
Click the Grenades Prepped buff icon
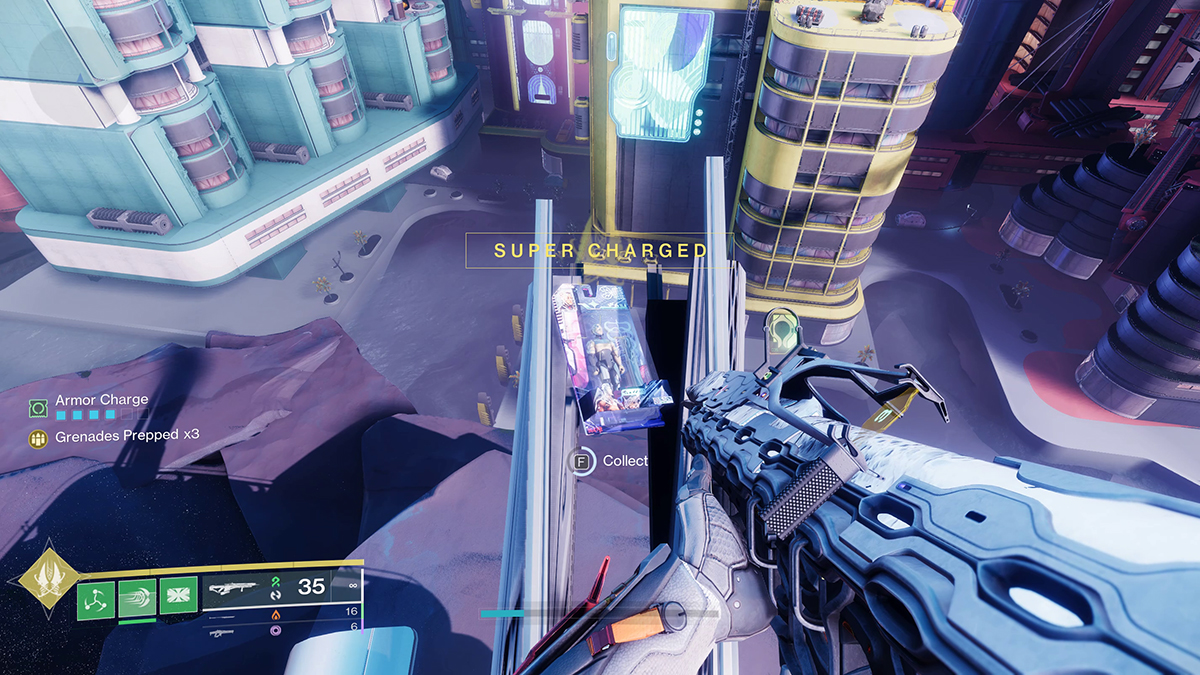pos(38,437)
